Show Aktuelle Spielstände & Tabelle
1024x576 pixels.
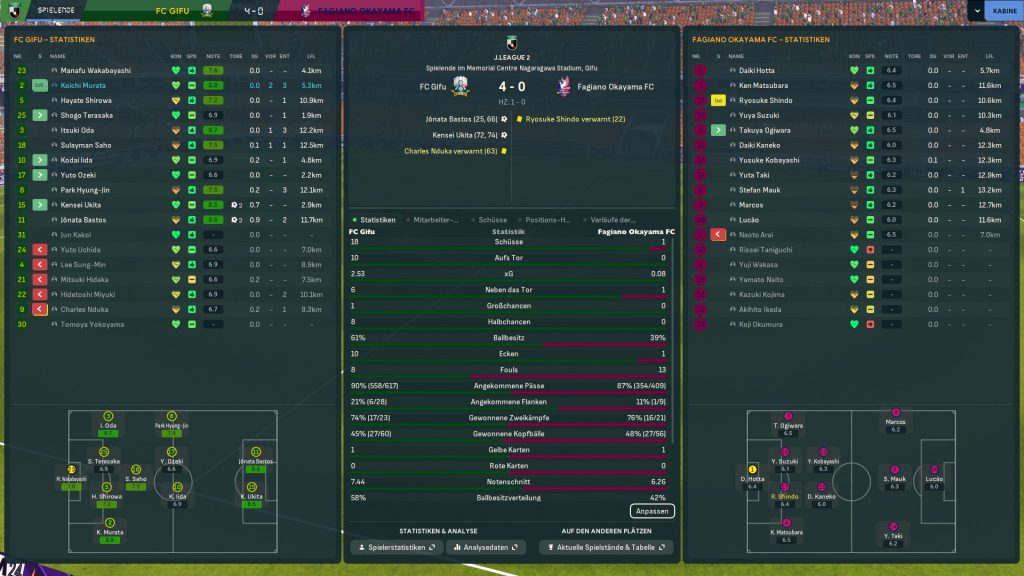[605, 548]
